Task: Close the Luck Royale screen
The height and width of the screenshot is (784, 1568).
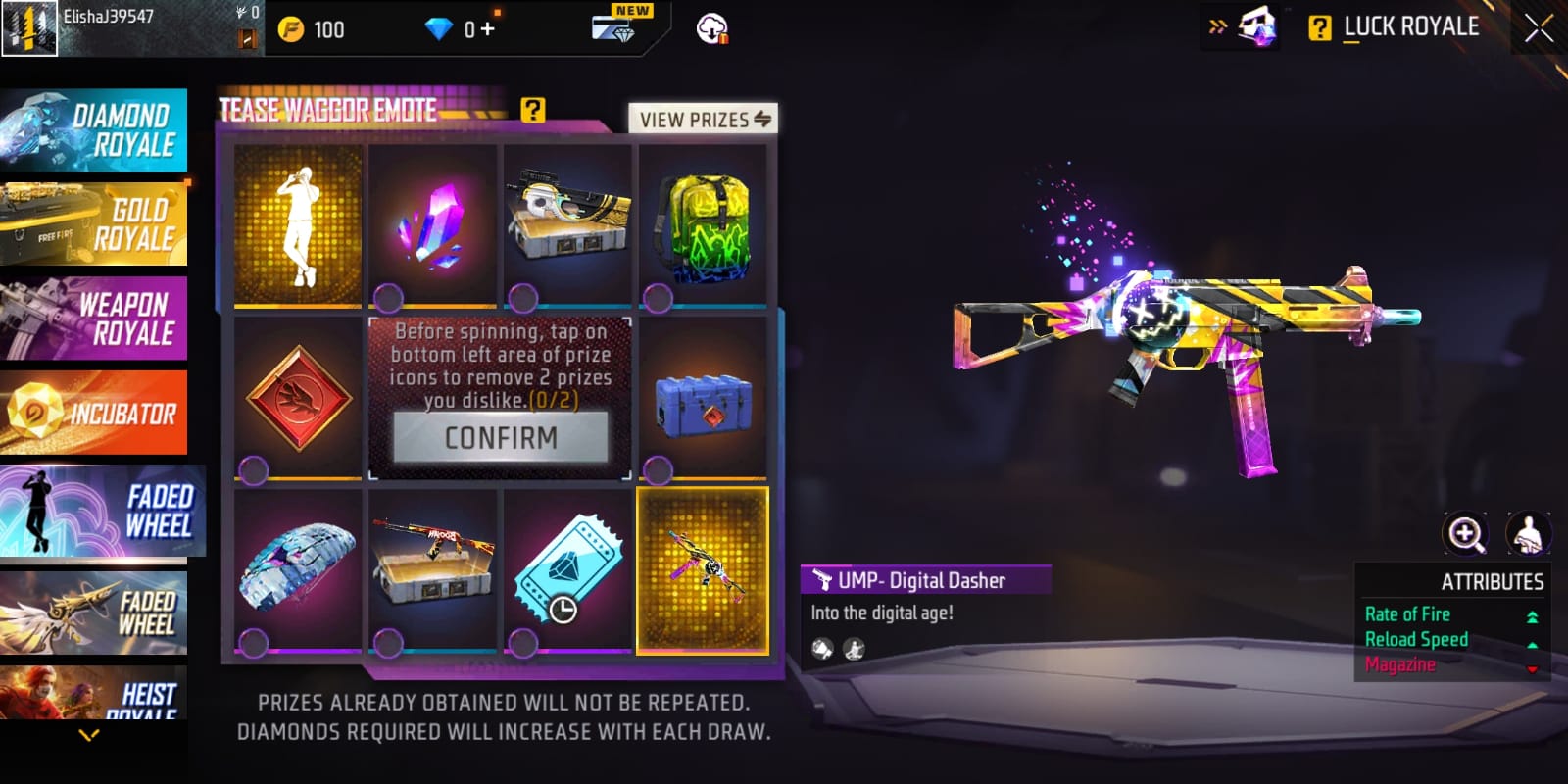Action: (1538, 28)
